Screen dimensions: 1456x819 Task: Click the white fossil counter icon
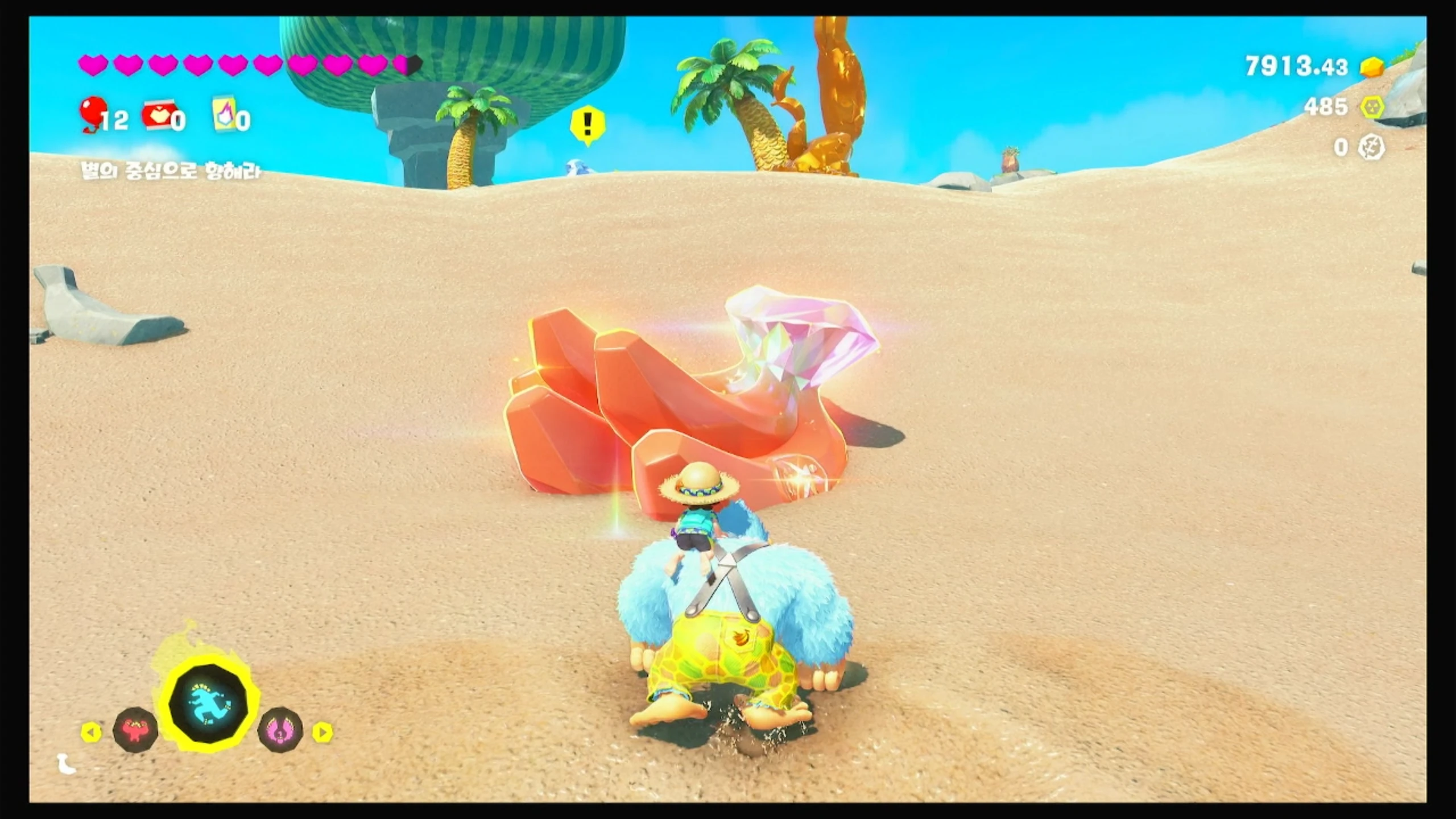[1371, 148]
